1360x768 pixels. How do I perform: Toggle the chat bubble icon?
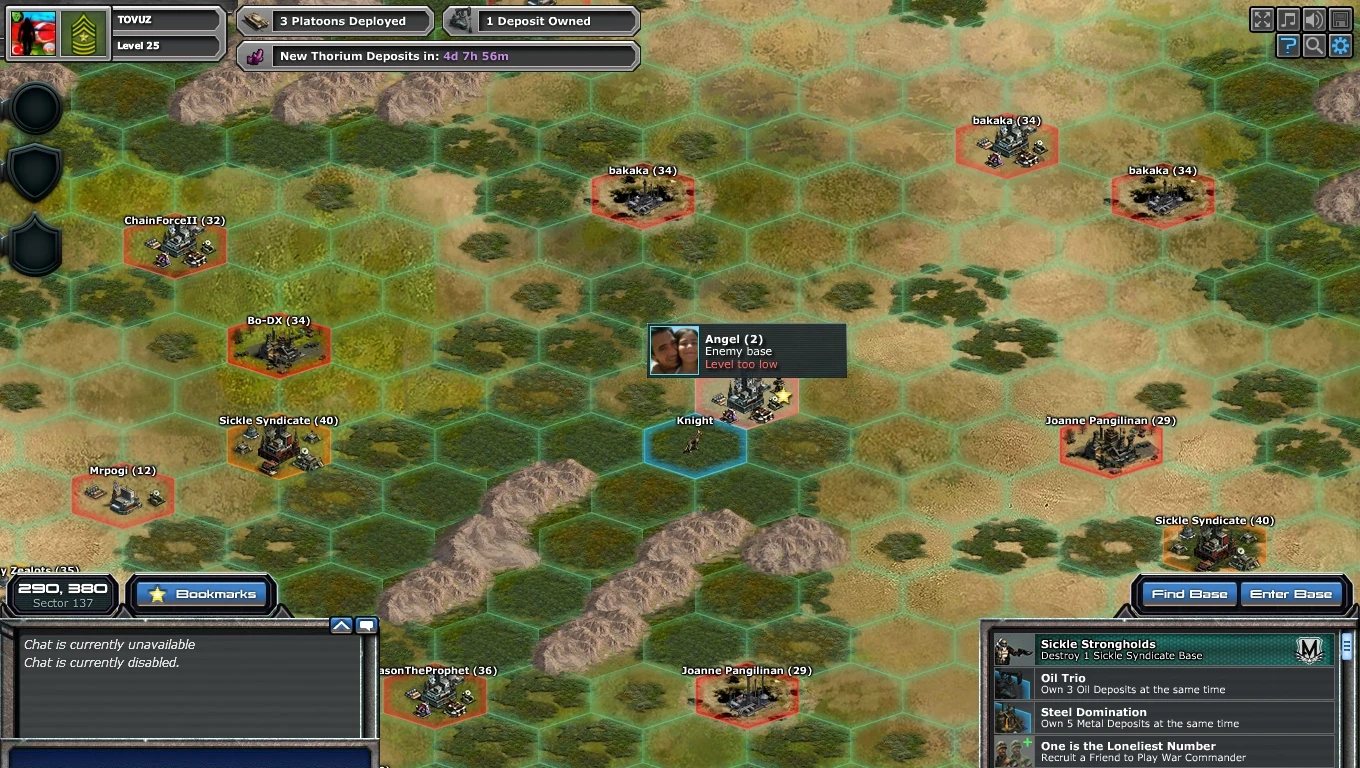click(366, 624)
